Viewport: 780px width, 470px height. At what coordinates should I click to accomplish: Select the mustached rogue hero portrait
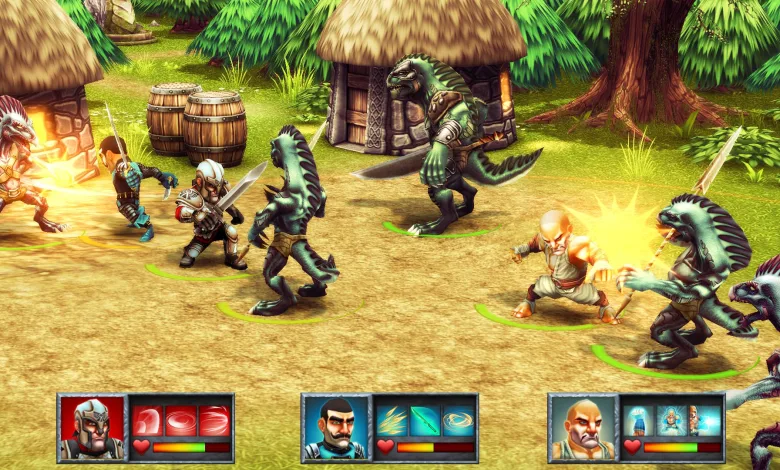coord(336,427)
